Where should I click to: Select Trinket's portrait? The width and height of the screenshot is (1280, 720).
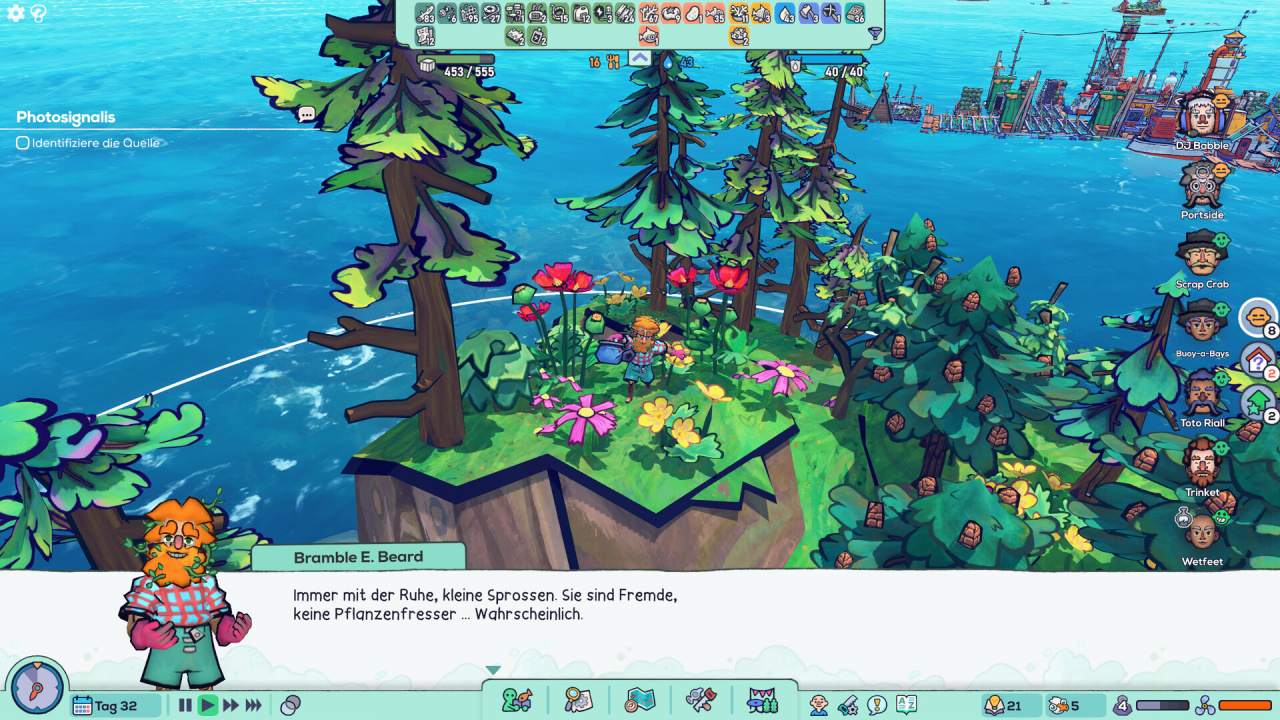pos(1200,462)
